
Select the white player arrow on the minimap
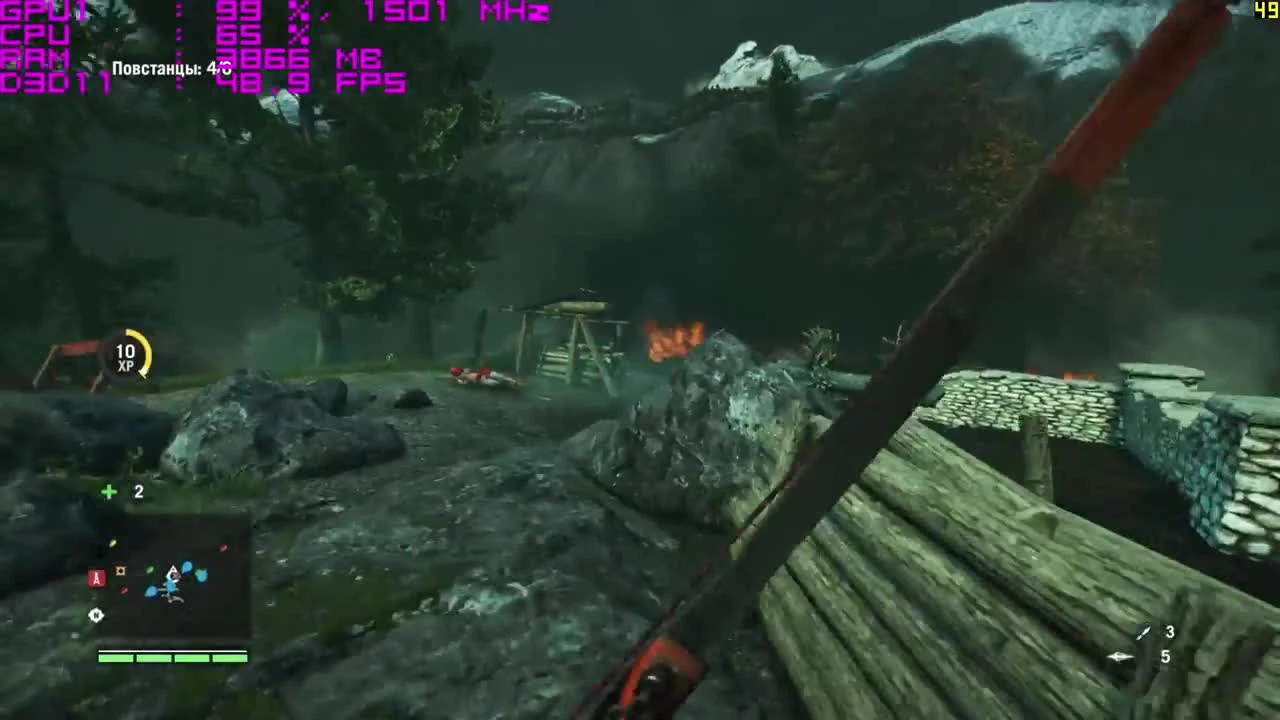coord(172,573)
